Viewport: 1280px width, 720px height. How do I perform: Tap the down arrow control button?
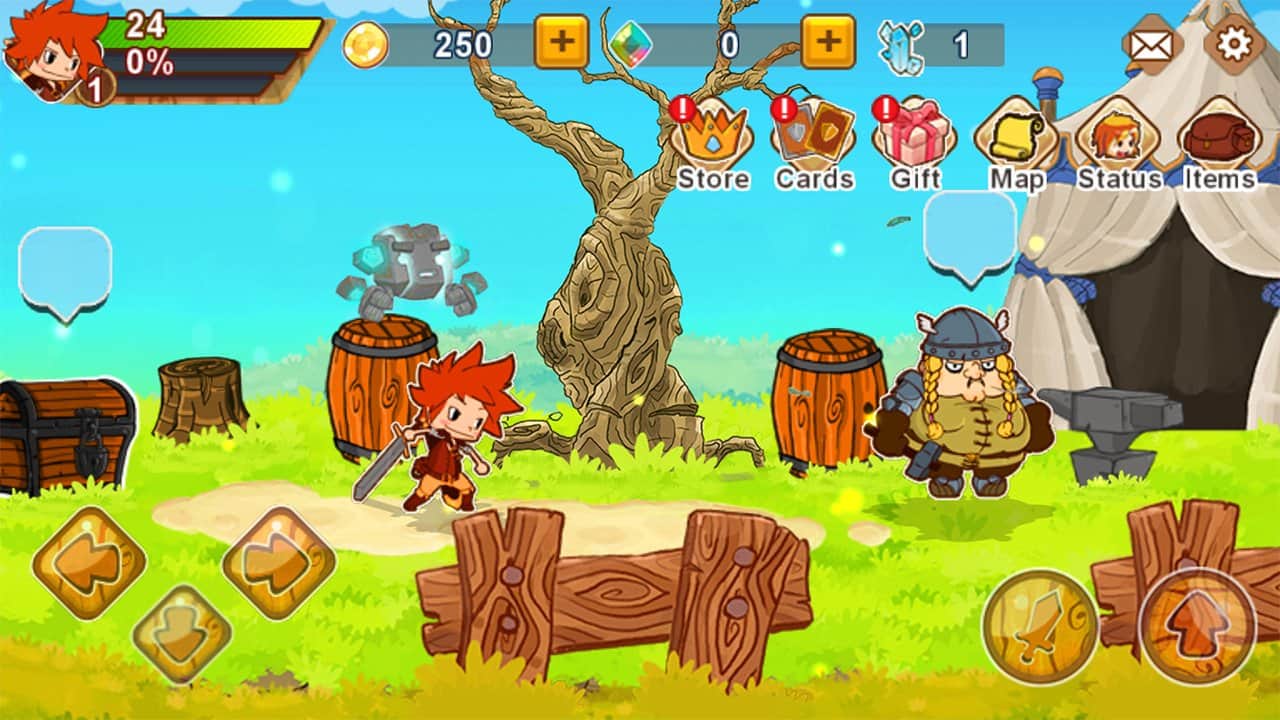(x=182, y=633)
